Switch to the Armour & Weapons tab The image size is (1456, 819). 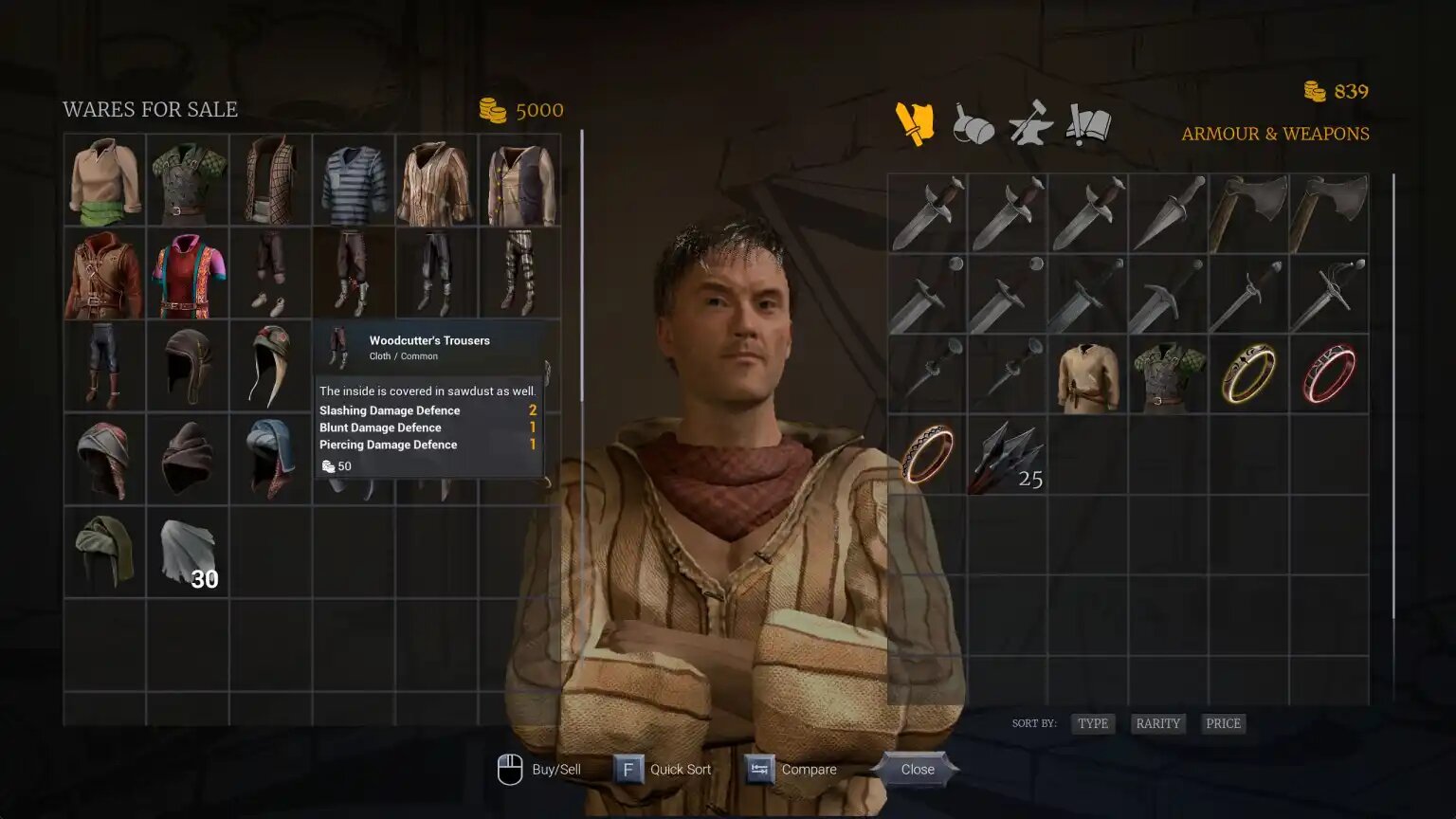[x=915, y=123]
